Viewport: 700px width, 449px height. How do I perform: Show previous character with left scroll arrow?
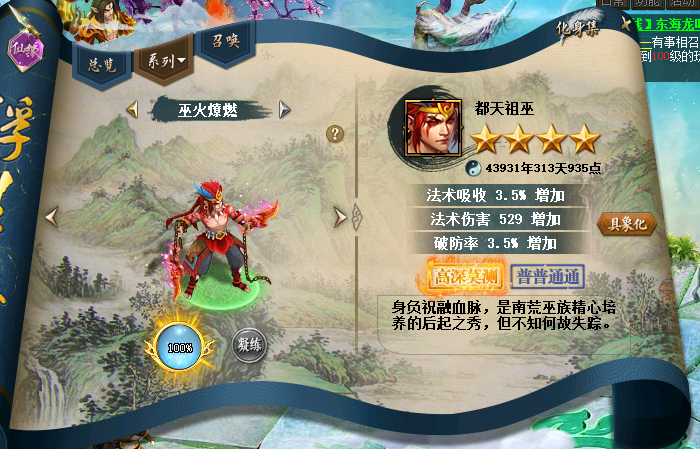pos(52,216)
